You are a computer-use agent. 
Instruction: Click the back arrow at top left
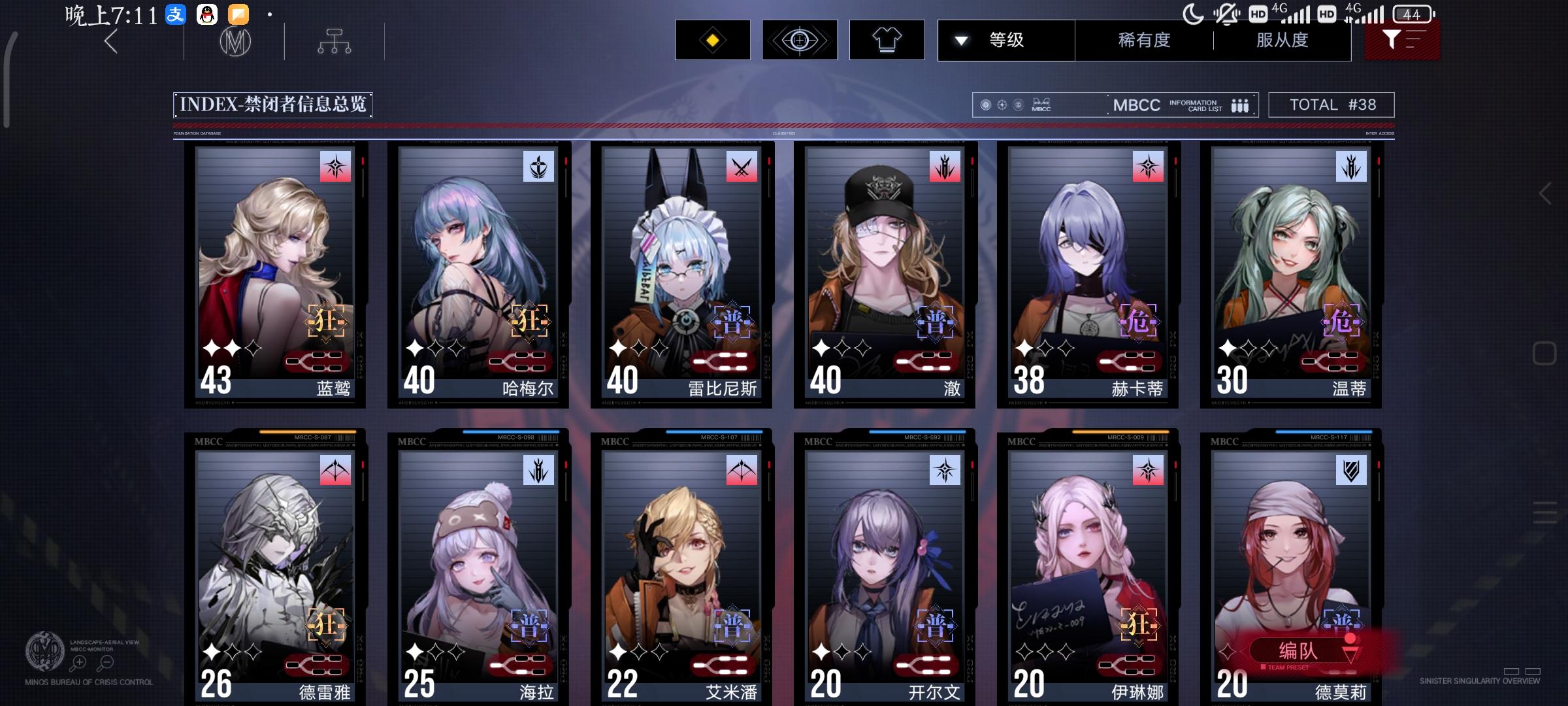tap(110, 42)
